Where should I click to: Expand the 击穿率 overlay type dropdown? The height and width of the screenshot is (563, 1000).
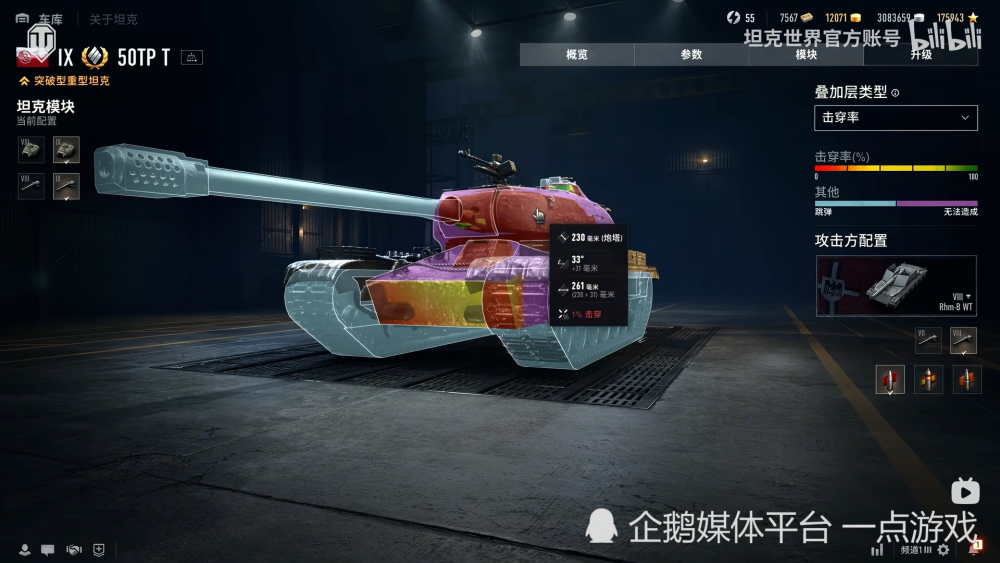coord(895,118)
